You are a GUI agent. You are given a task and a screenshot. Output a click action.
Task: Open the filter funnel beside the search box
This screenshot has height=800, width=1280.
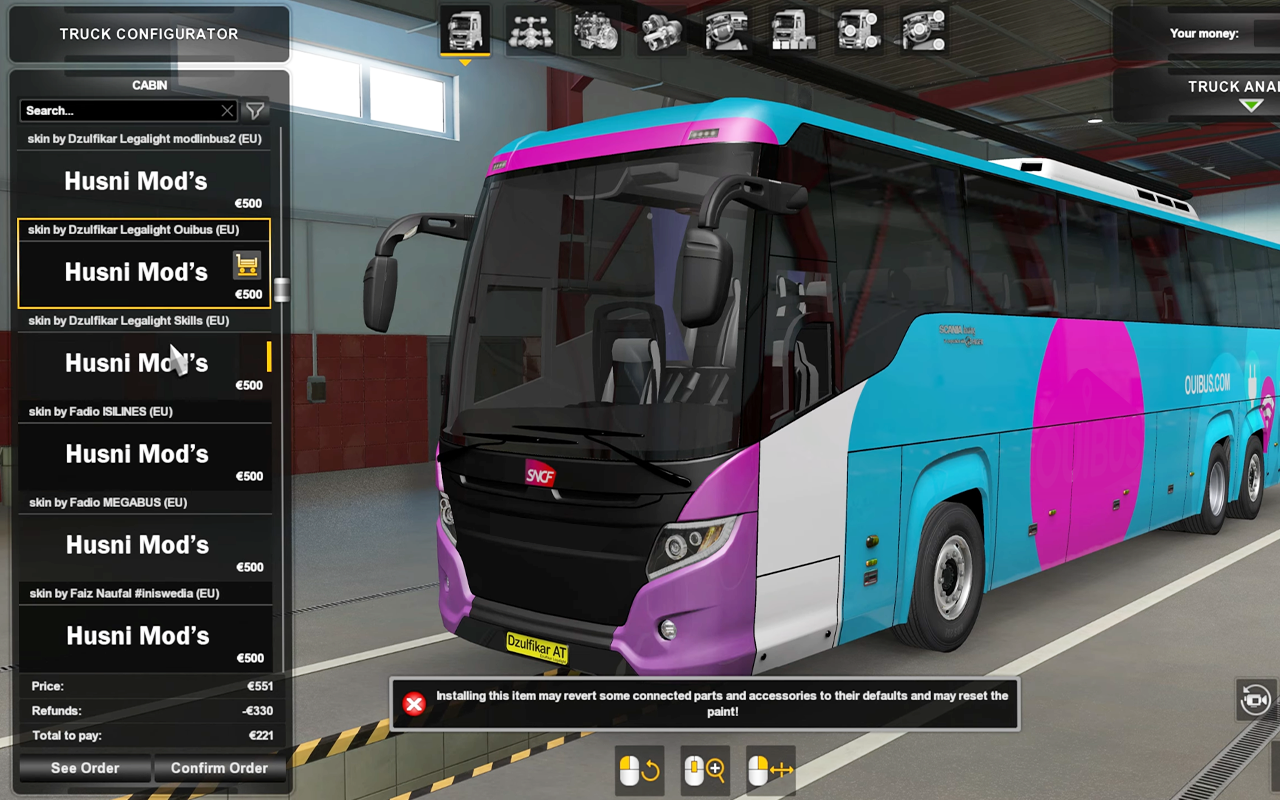254,111
